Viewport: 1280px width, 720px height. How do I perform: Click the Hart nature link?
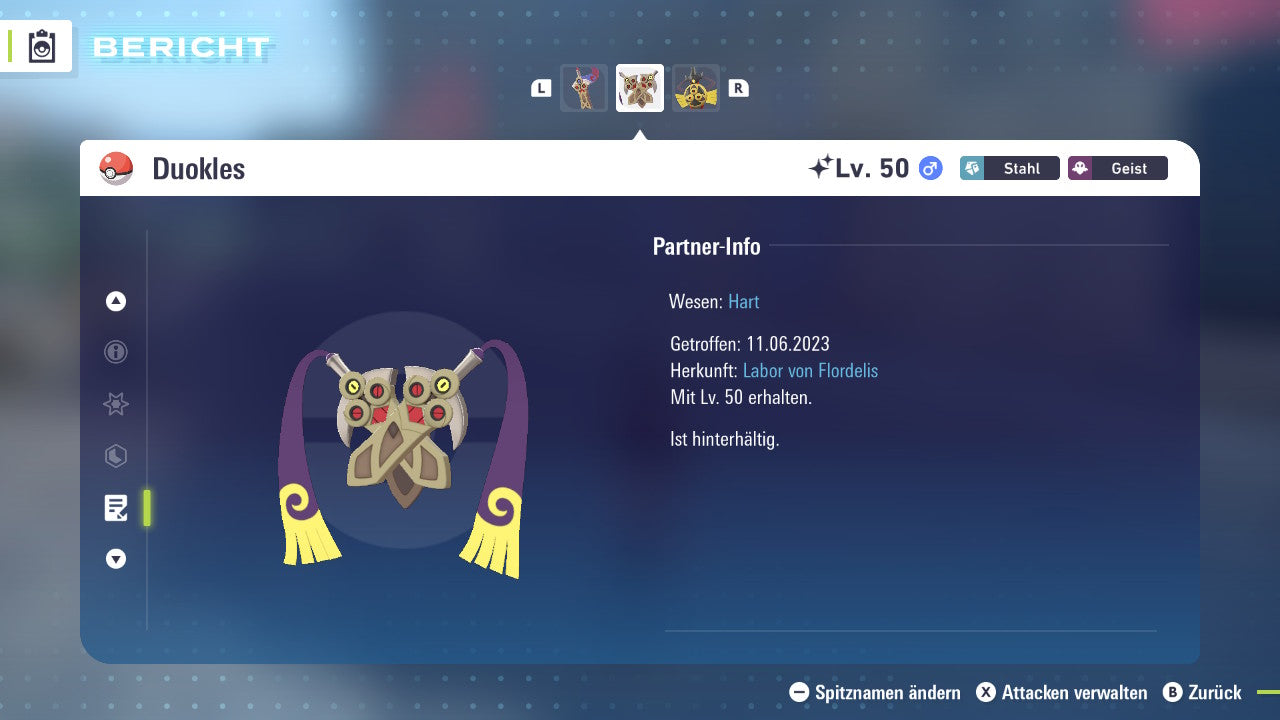[x=743, y=301]
